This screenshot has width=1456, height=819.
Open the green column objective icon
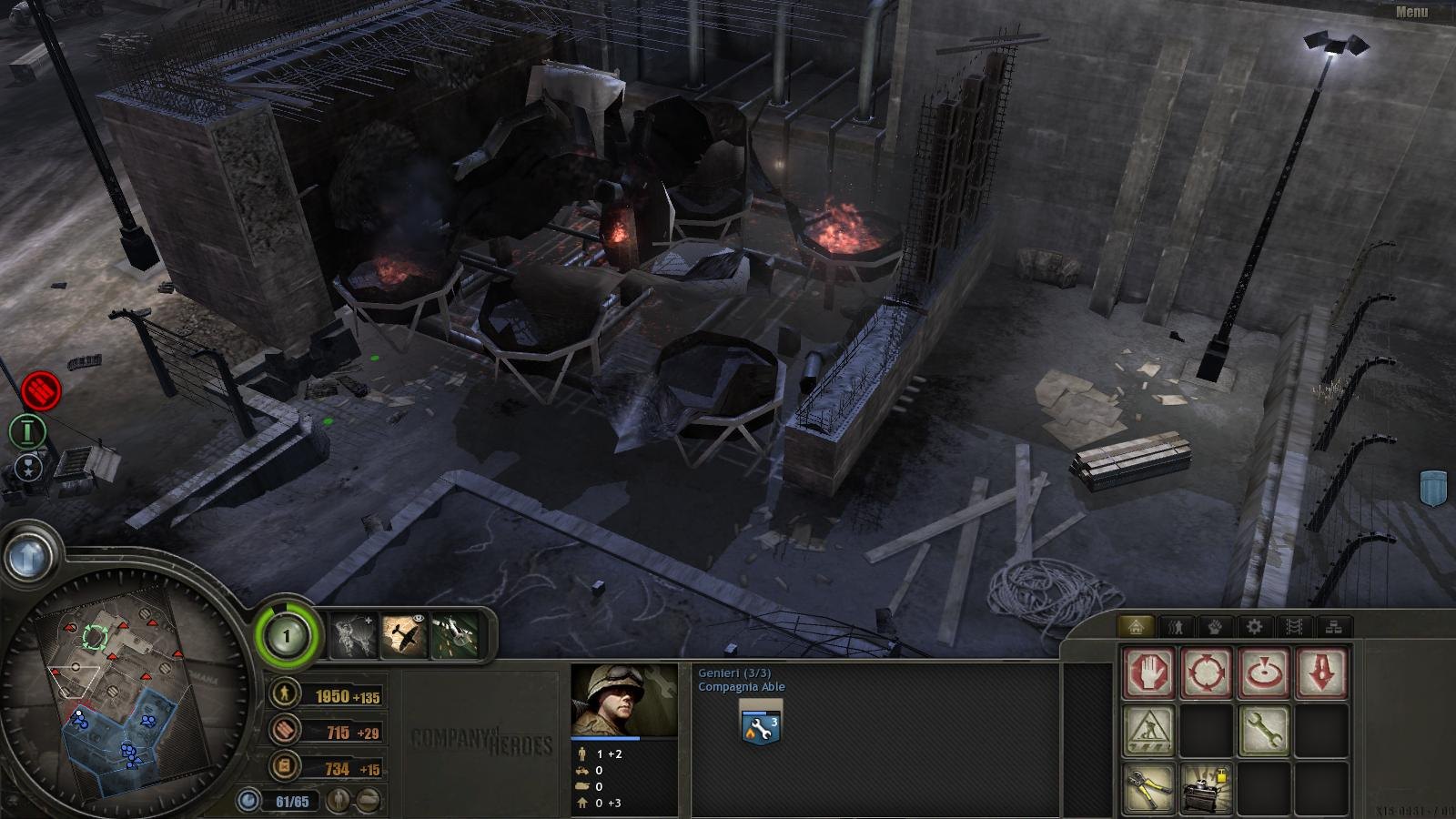pos(28,430)
